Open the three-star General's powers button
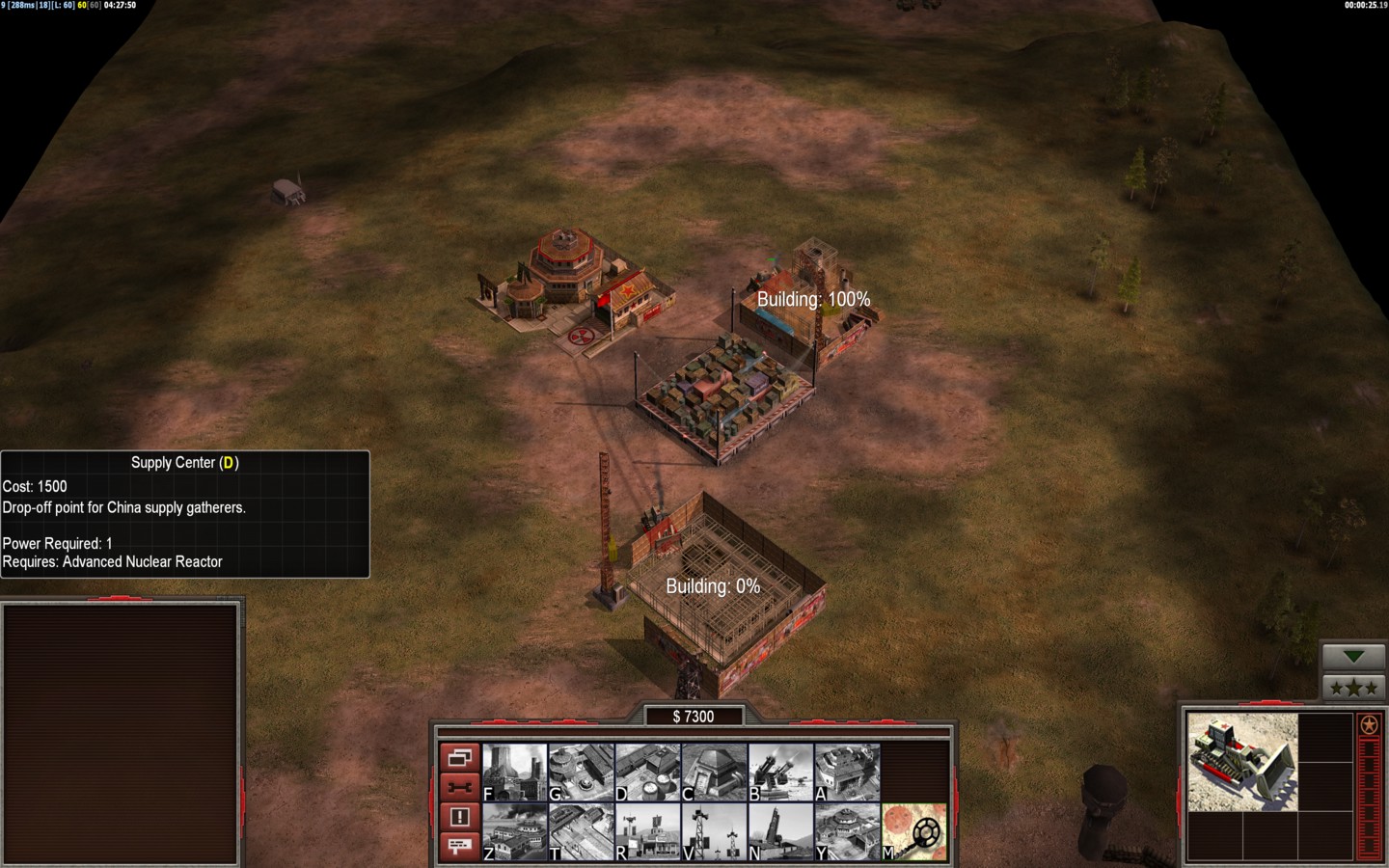1389x868 pixels. [x=1353, y=688]
